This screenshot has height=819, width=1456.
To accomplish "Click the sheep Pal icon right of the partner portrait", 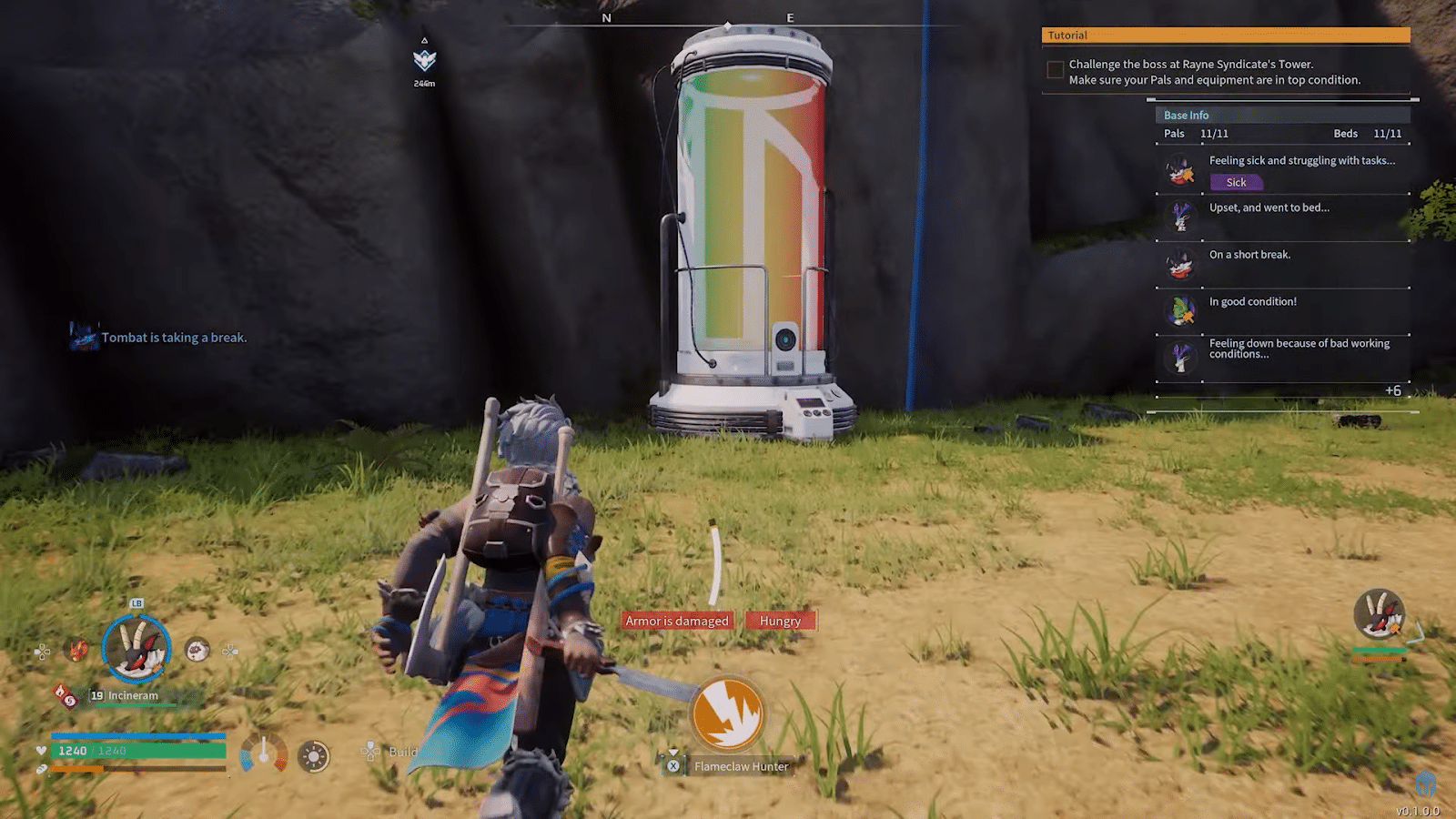I will pos(197,651).
